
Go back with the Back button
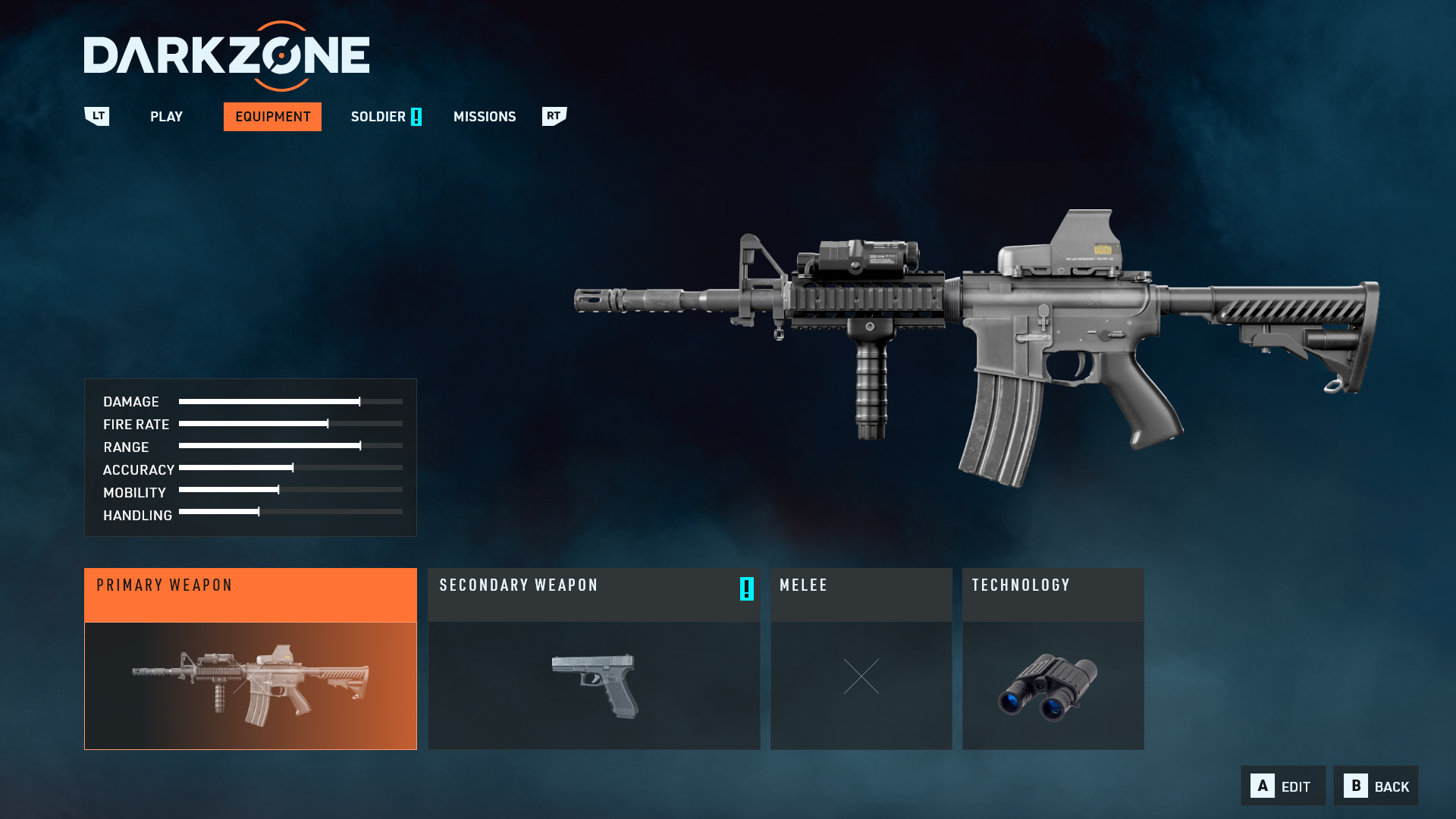pos(1376,786)
